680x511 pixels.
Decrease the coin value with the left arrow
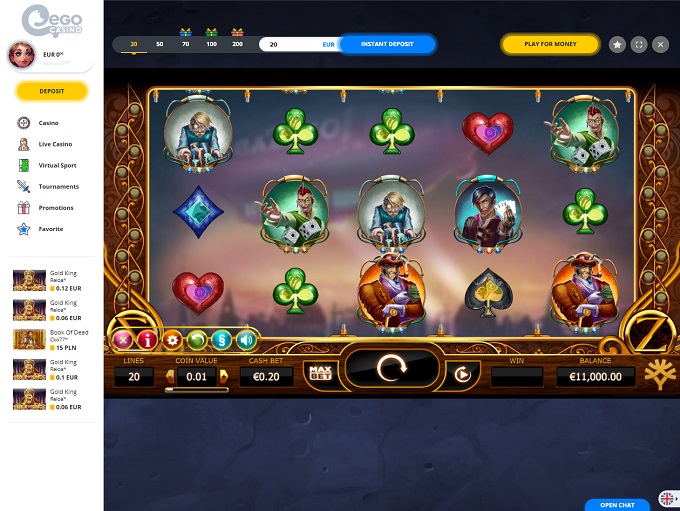coord(169,376)
